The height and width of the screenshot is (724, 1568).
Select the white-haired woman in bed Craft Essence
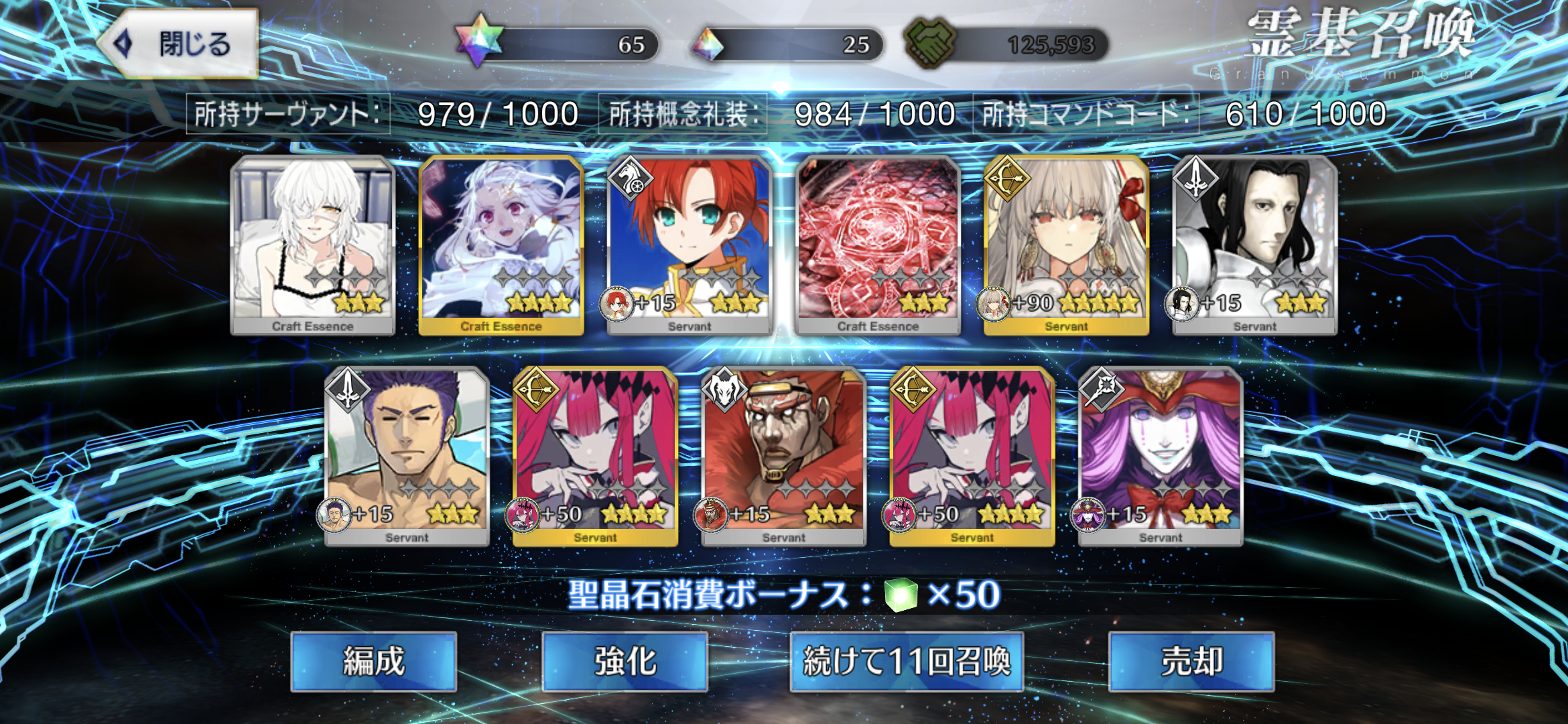pos(312,245)
